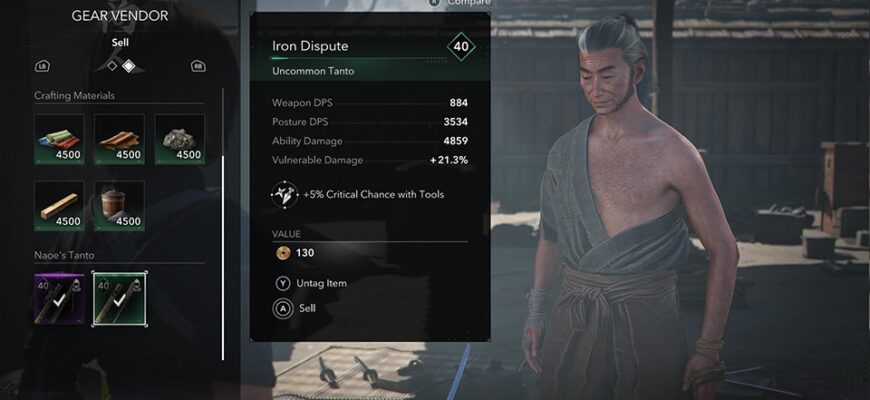Viewport: 870px width, 400px height.
Task: Select the wooden plank crafting material
Action: click(x=59, y=205)
